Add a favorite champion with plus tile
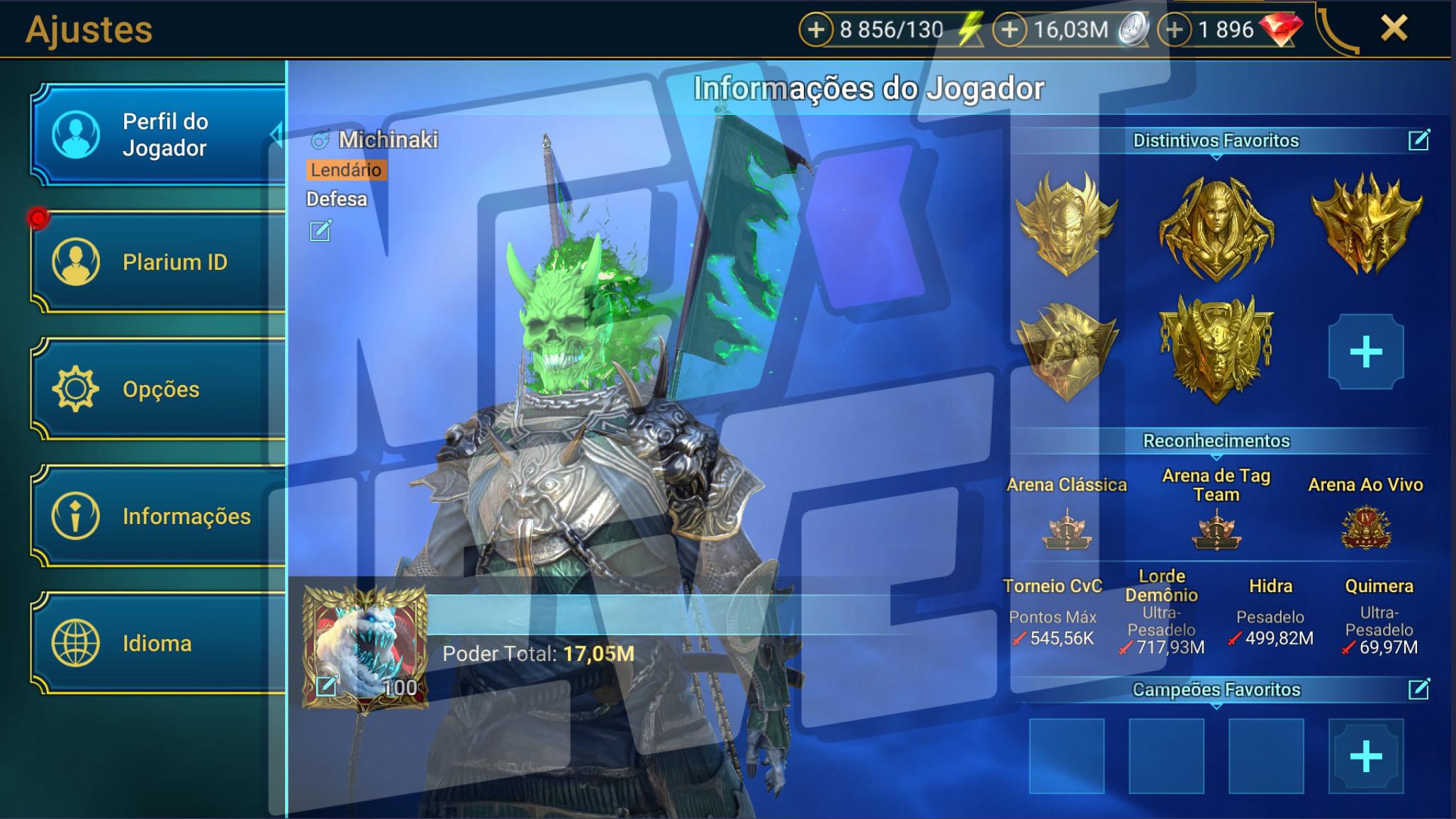Screen dimensions: 1456x819 pos(1365,756)
